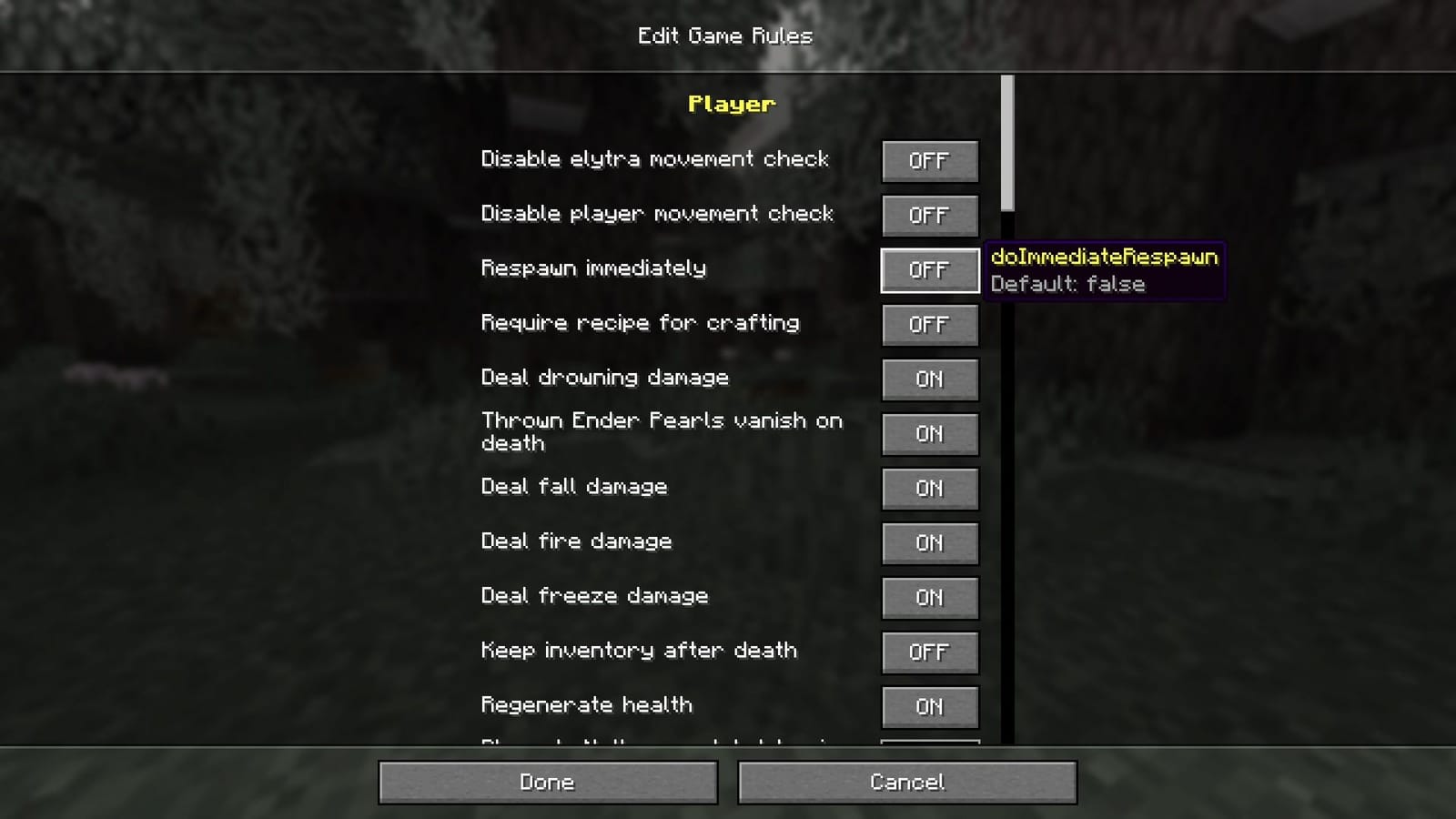Click the Deal fall damage label

[575, 488]
